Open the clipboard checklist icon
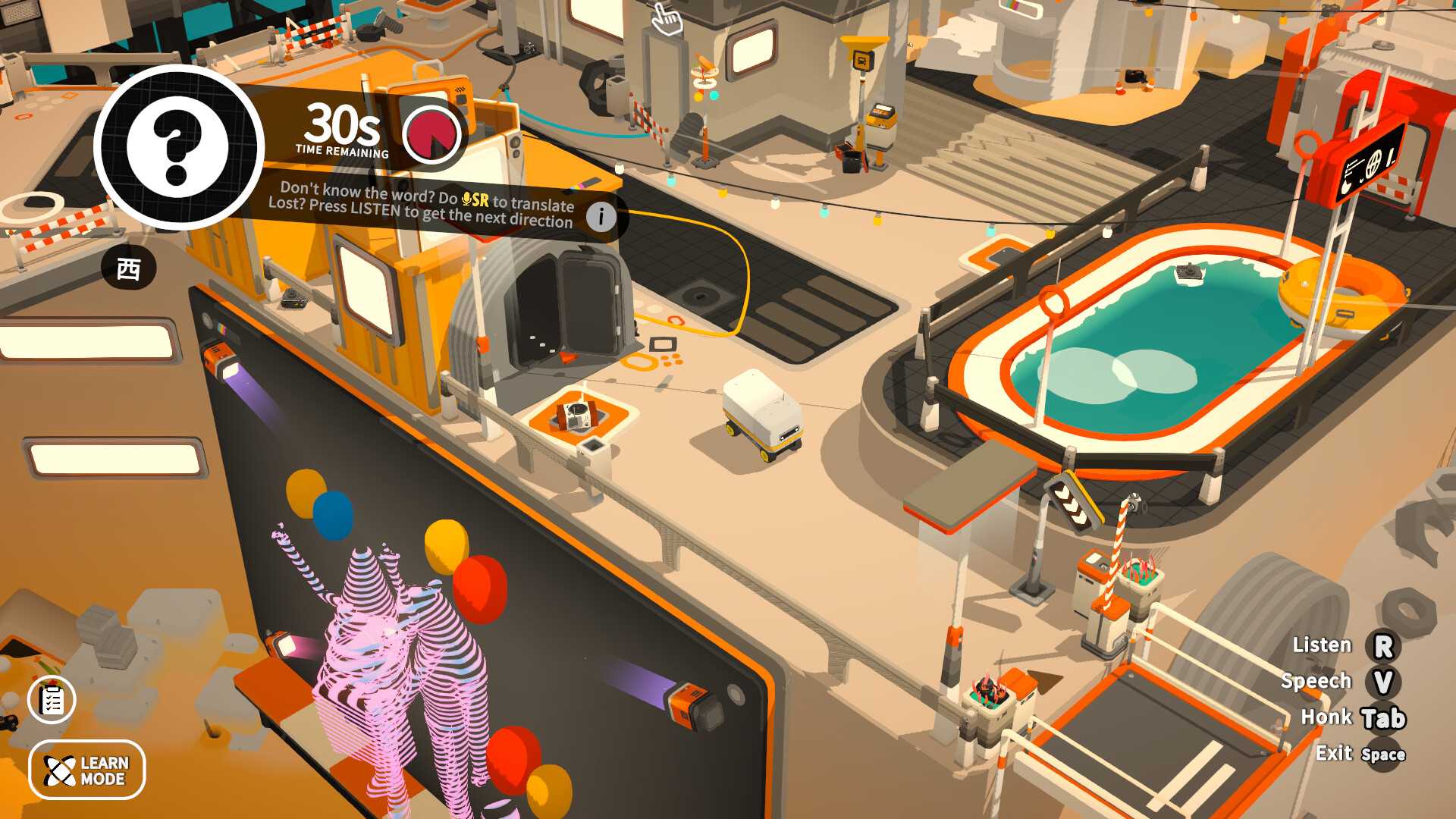The width and height of the screenshot is (1456, 819). (x=52, y=699)
